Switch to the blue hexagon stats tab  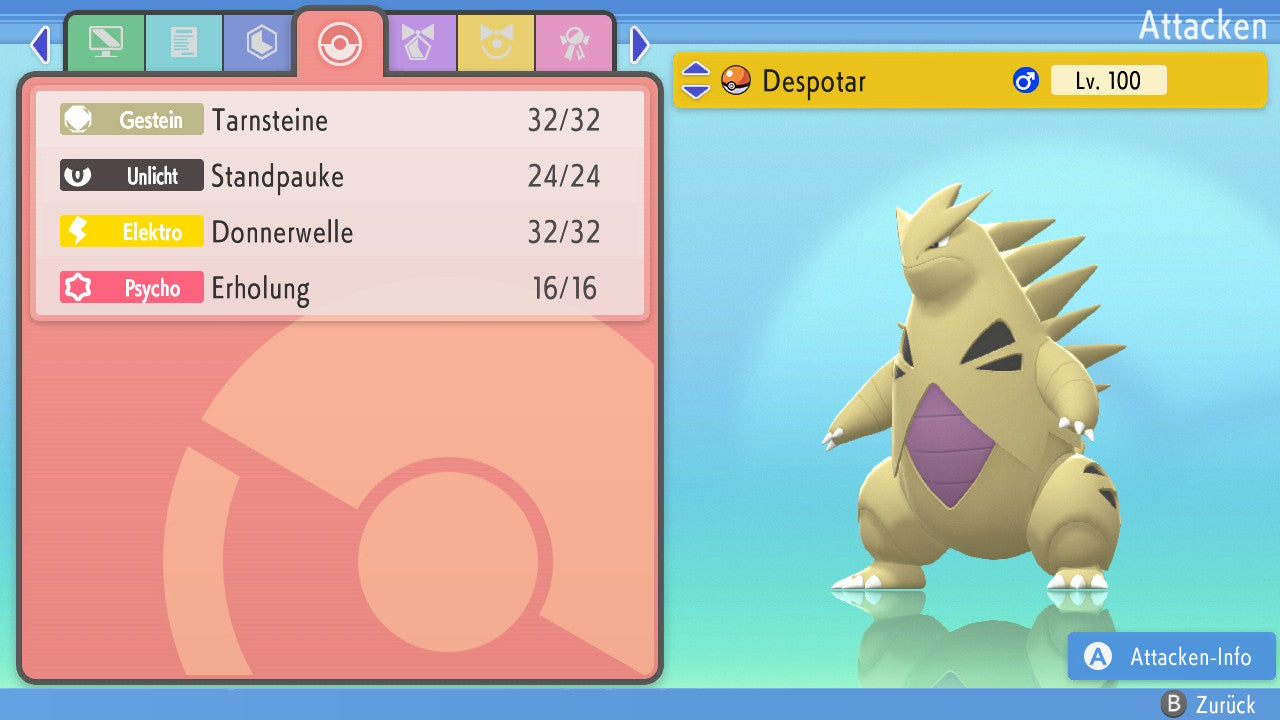tap(262, 42)
